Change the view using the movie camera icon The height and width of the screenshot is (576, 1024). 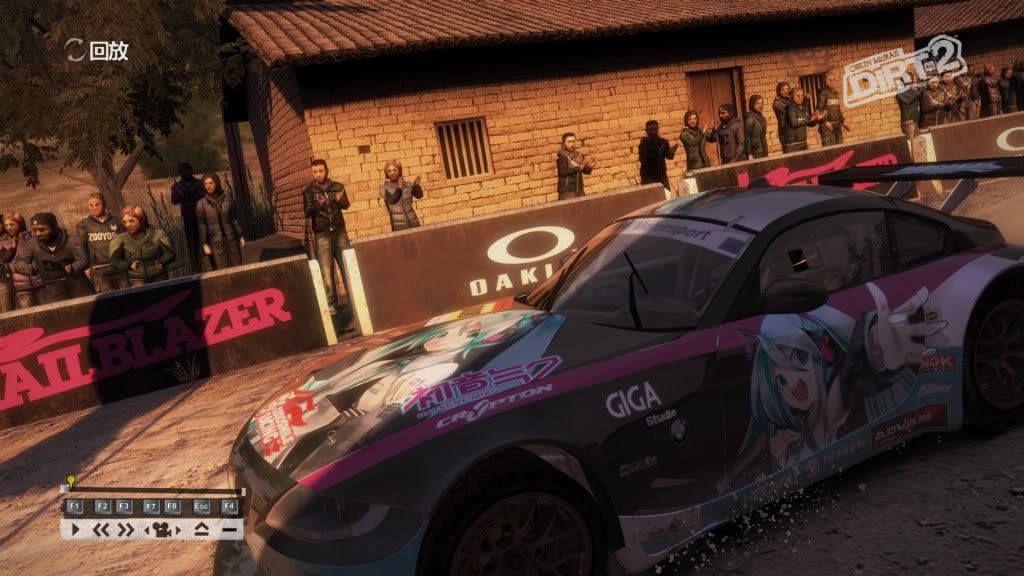[x=162, y=531]
